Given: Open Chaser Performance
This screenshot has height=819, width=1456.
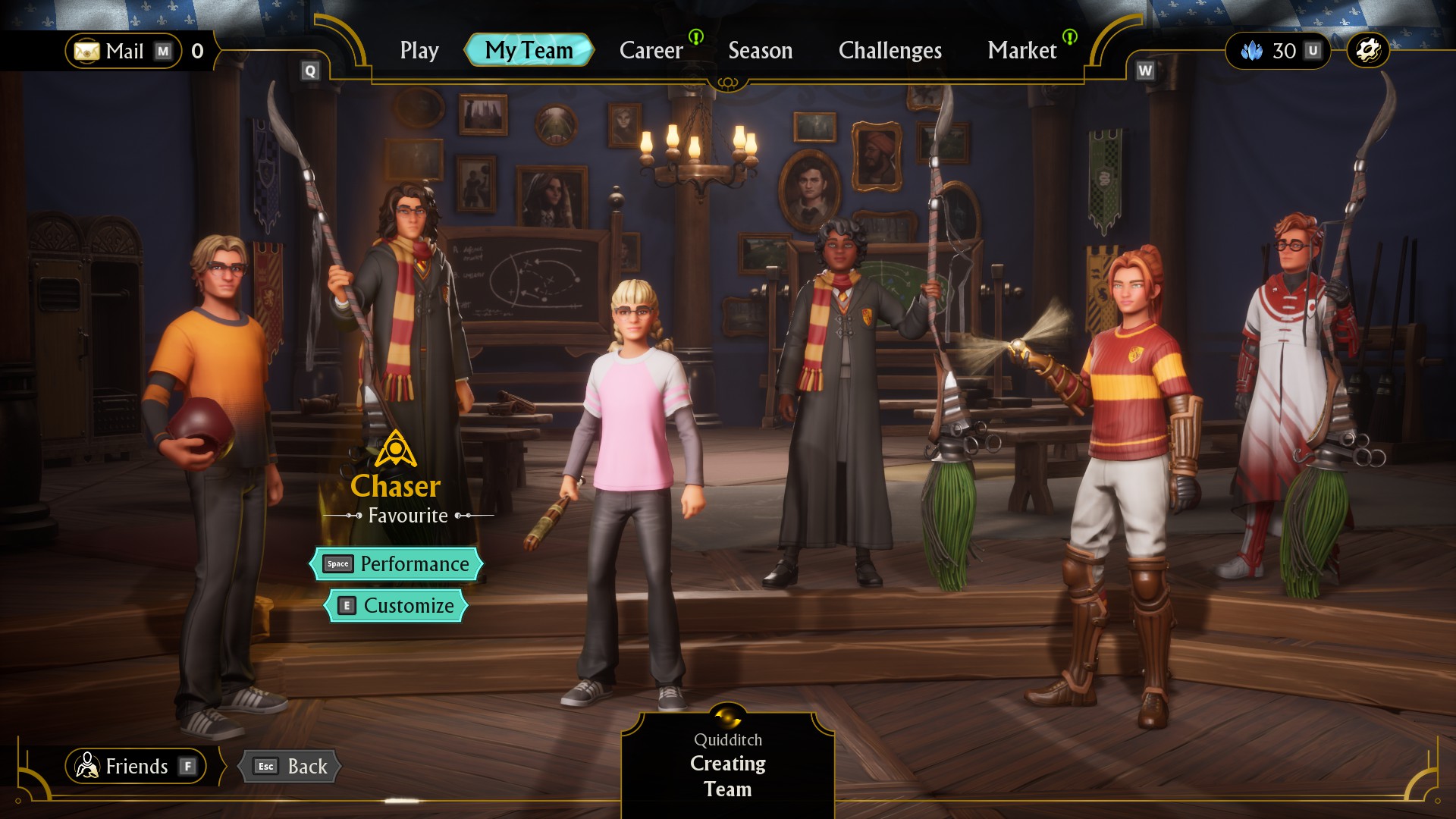Looking at the screenshot, I should [x=396, y=564].
